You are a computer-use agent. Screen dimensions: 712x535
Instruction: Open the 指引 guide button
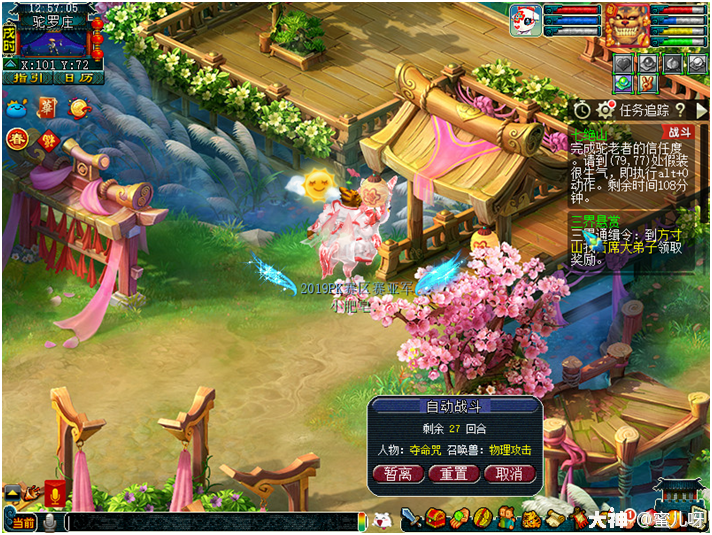pos(27,77)
